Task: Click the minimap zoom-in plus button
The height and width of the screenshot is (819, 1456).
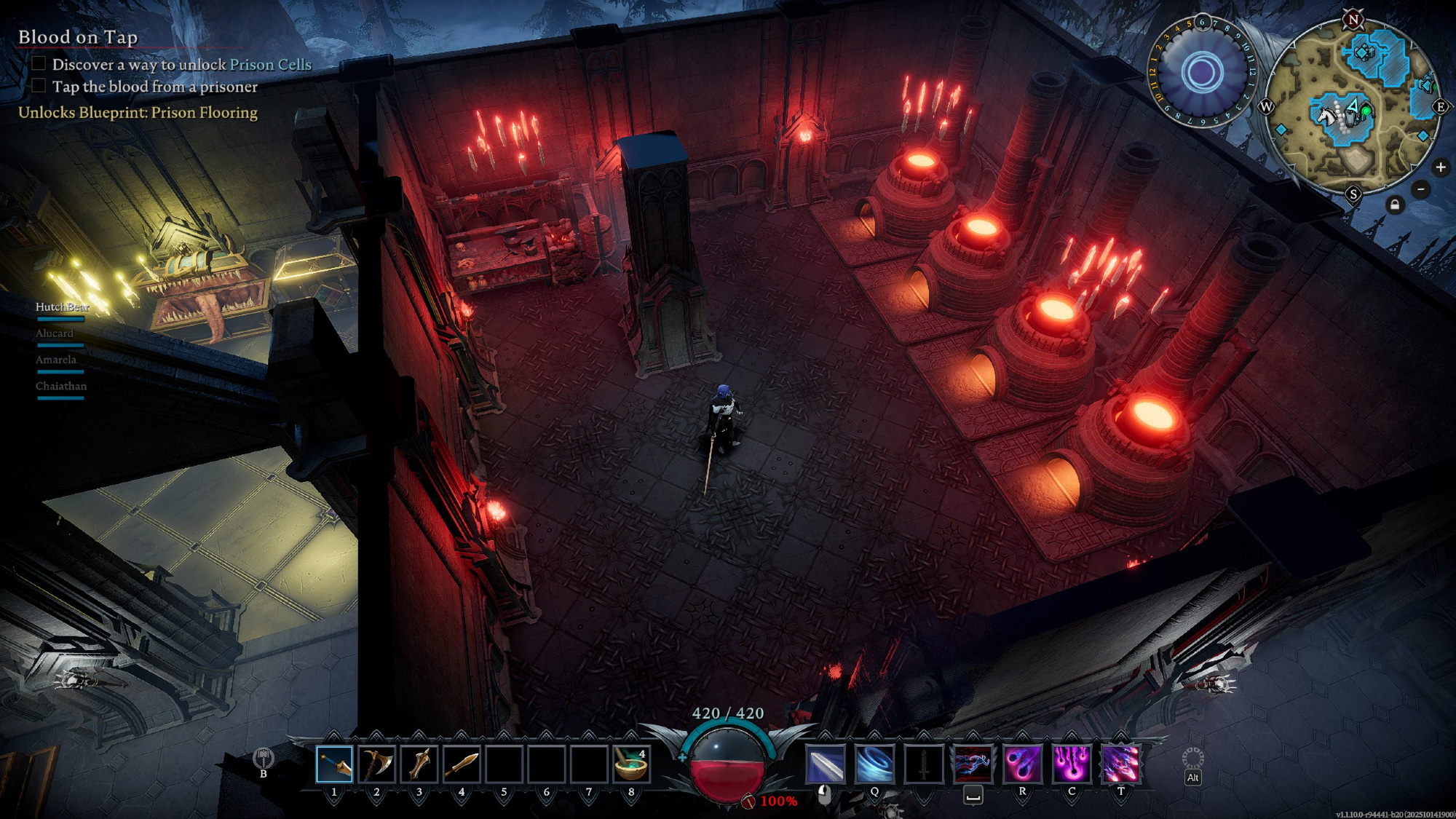Action: 1440,167
